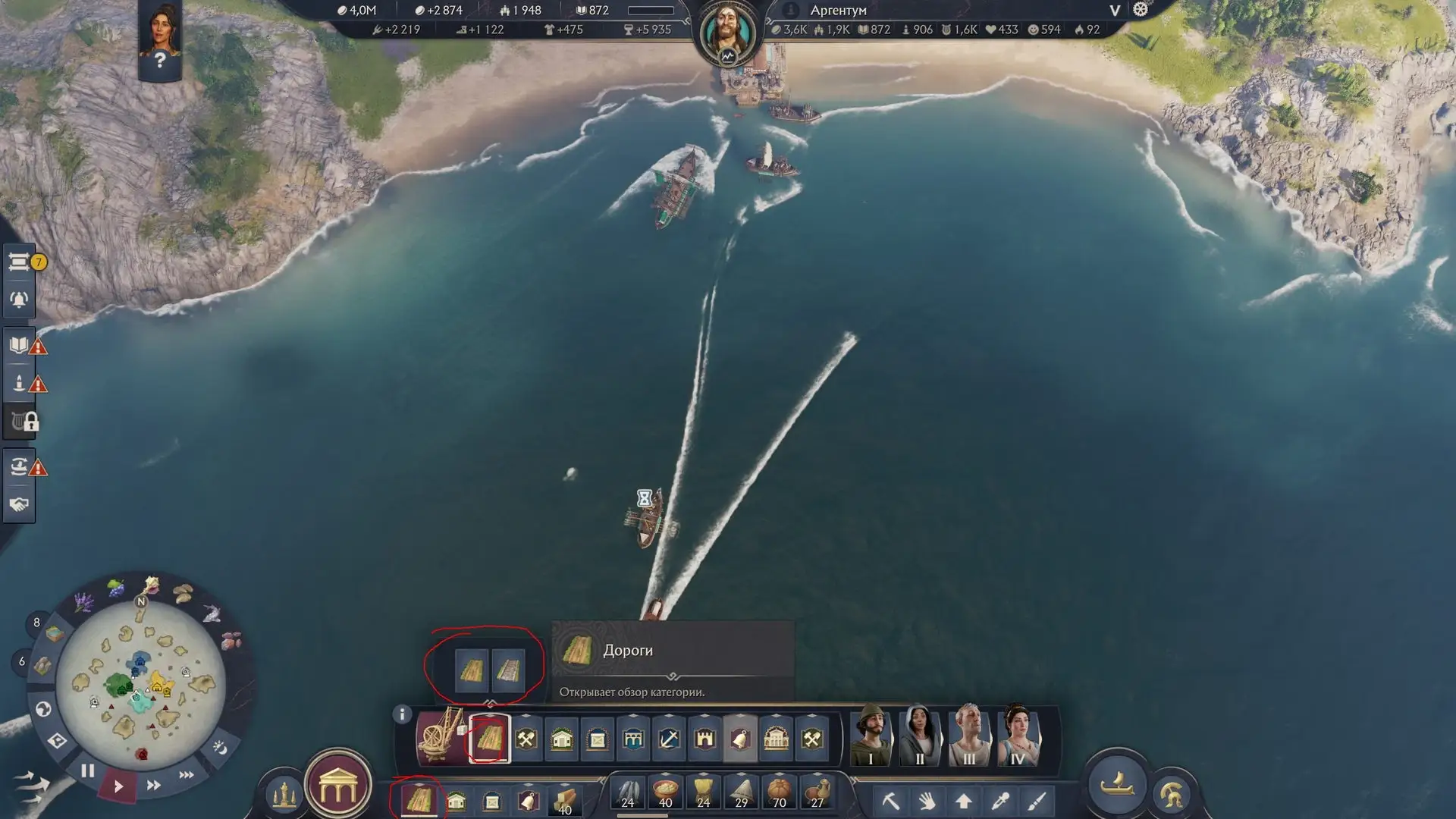
Task: Select the tier IV population portrait
Action: point(1017,736)
